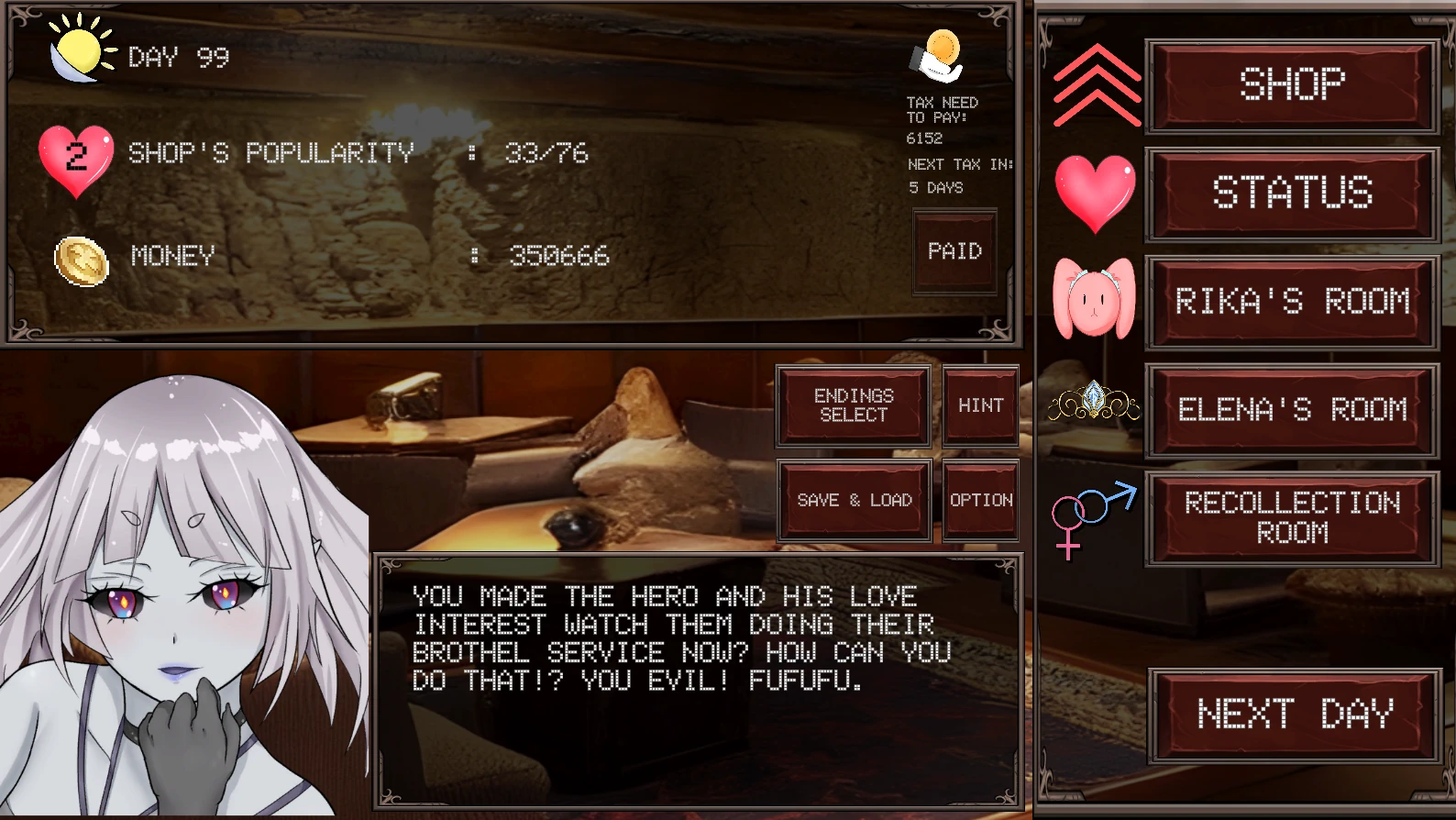Screen dimensions: 1456x820
Task: Open the Save & Load menu
Action: coord(854,500)
